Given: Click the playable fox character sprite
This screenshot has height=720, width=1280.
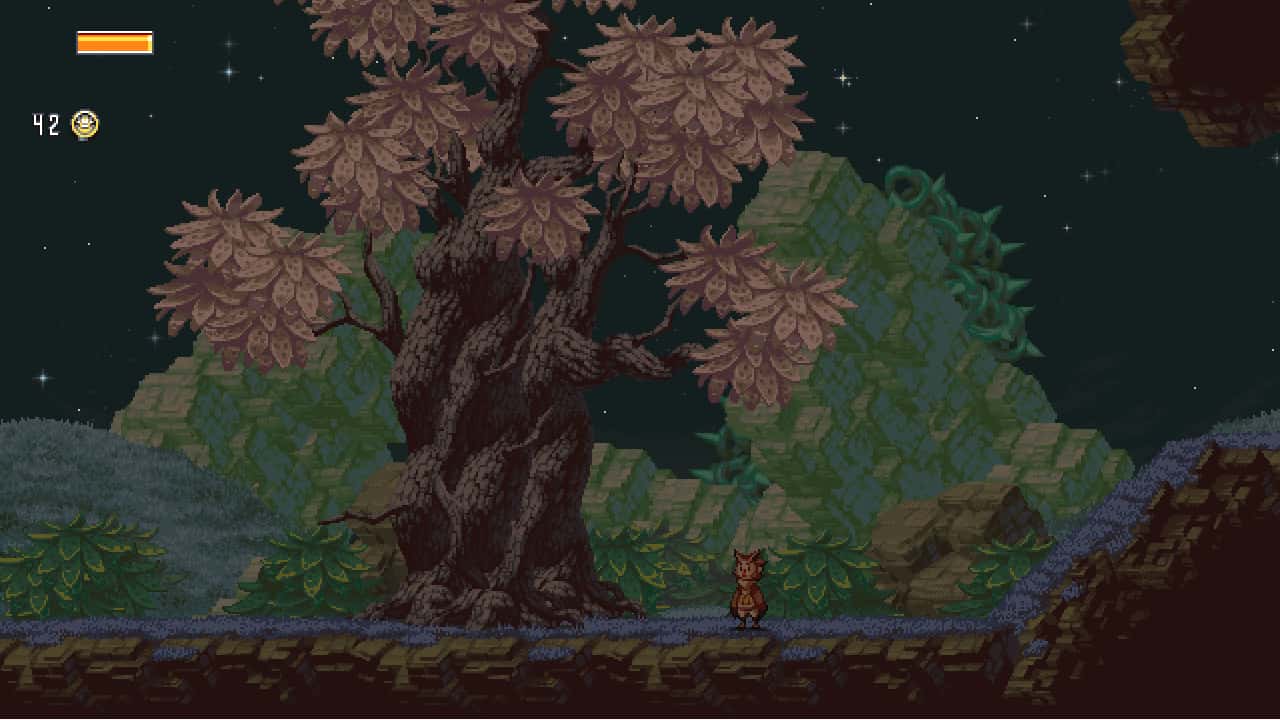Looking at the screenshot, I should pyautogui.click(x=748, y=590).
